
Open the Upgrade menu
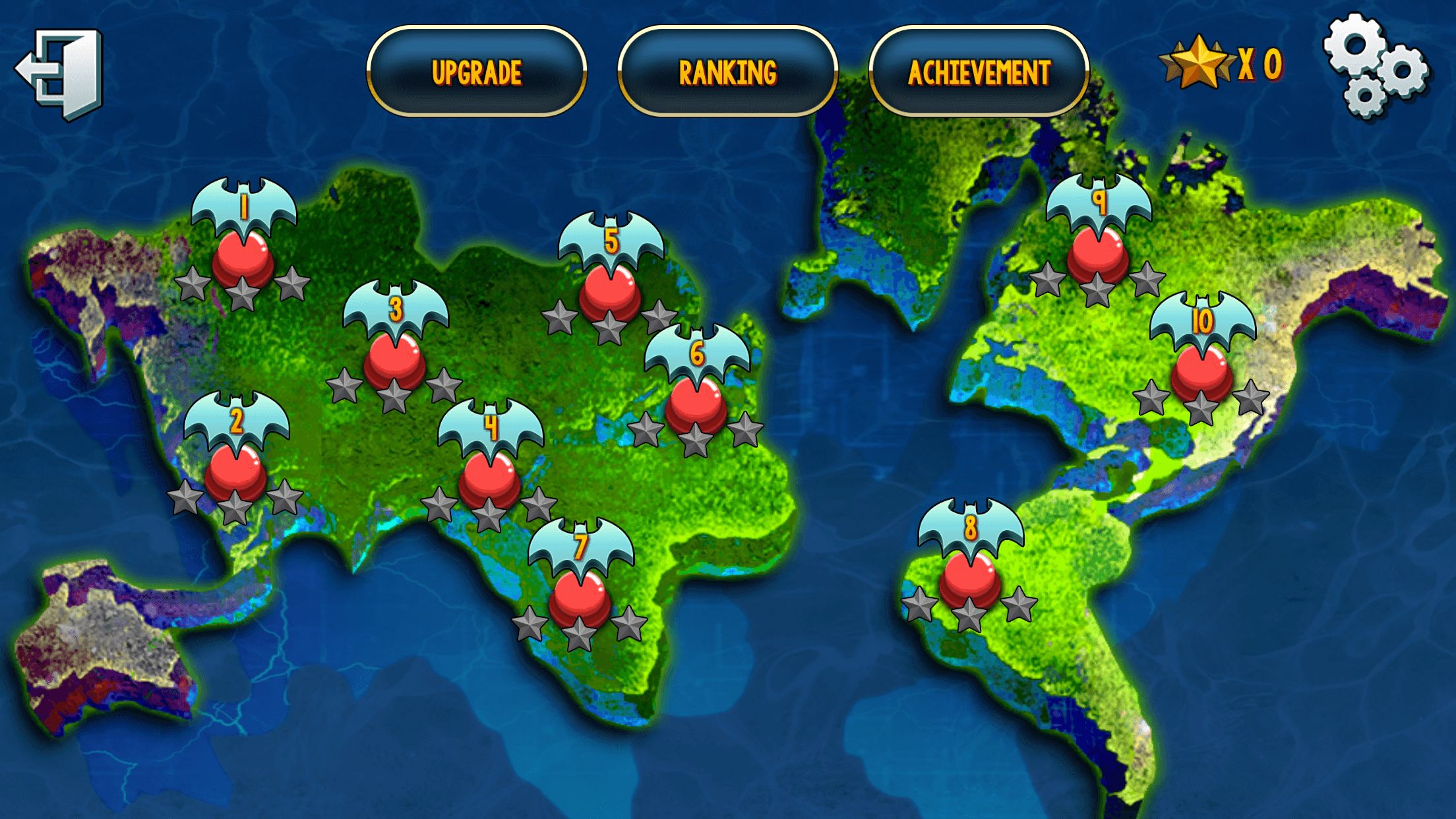pos(476,71)
